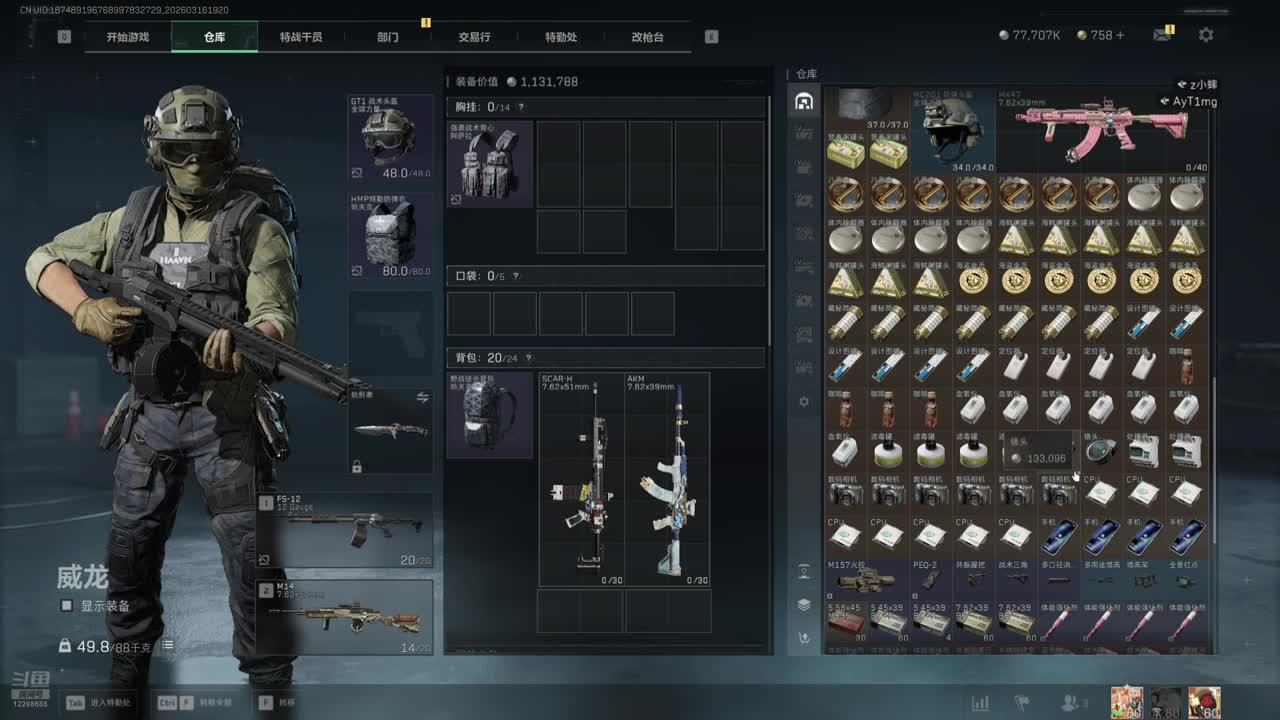Switch to the 特战干员 tab
1280x720 pixels.
301,37
